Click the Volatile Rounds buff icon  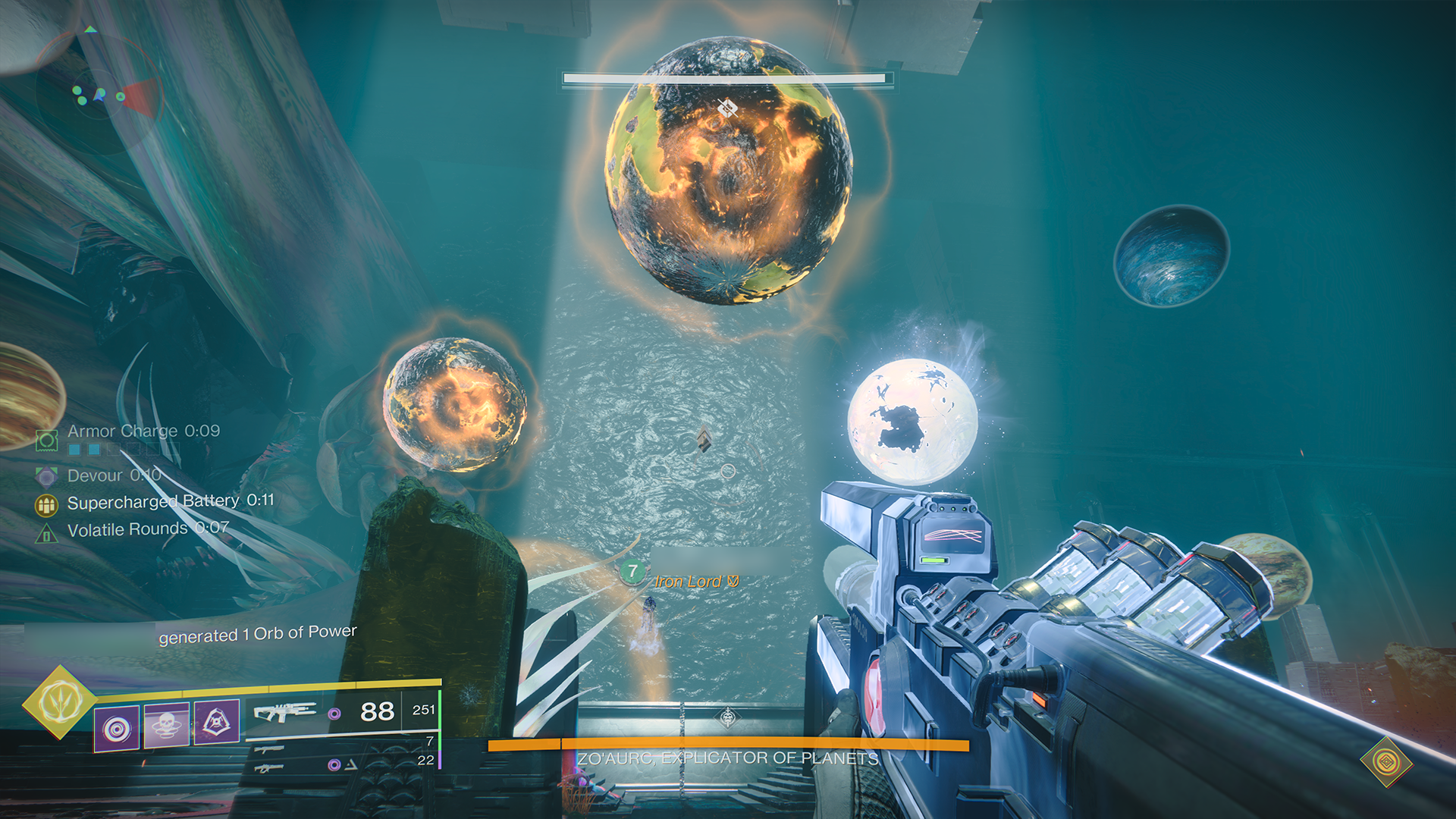(x=45, y=532)
